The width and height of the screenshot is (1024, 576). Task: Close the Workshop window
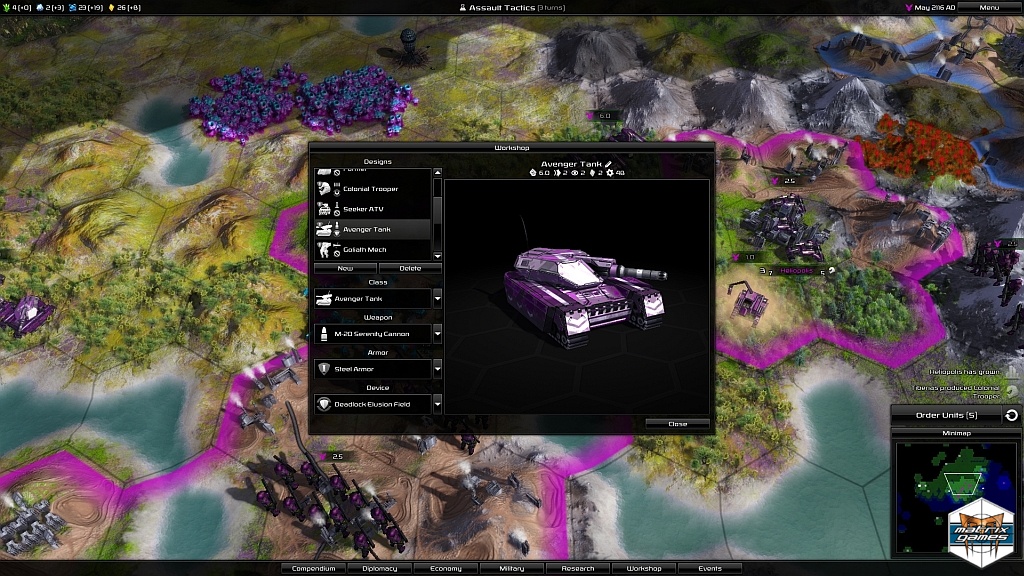677,424
